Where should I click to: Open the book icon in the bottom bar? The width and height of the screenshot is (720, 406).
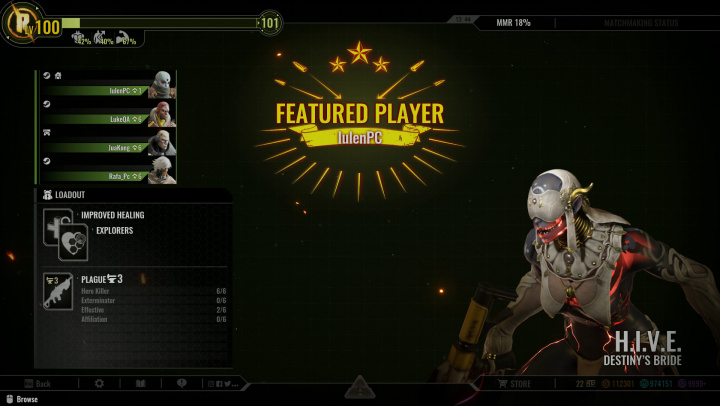(141, 383)
